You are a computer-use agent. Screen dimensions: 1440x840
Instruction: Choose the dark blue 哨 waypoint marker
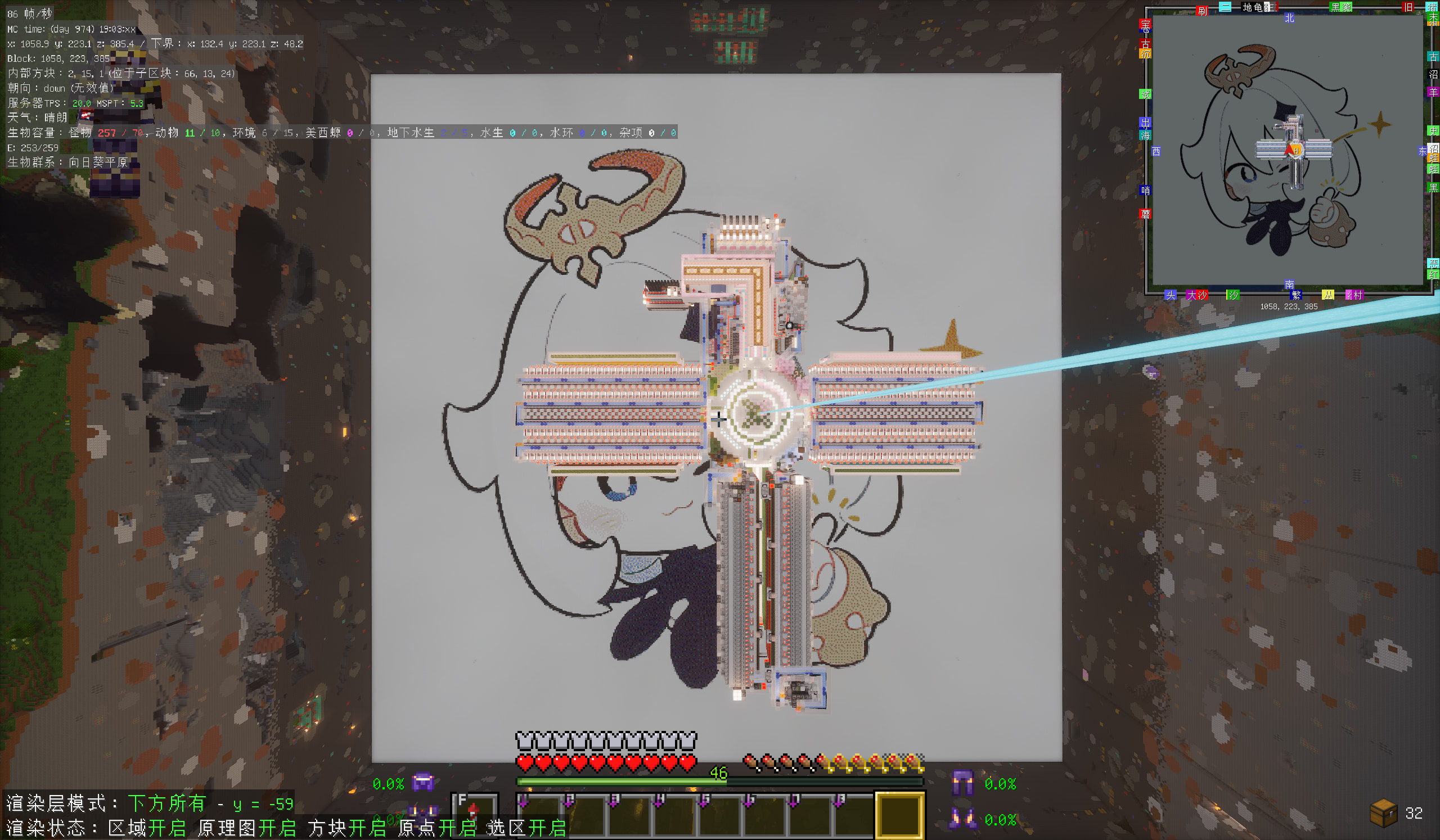1145,190
